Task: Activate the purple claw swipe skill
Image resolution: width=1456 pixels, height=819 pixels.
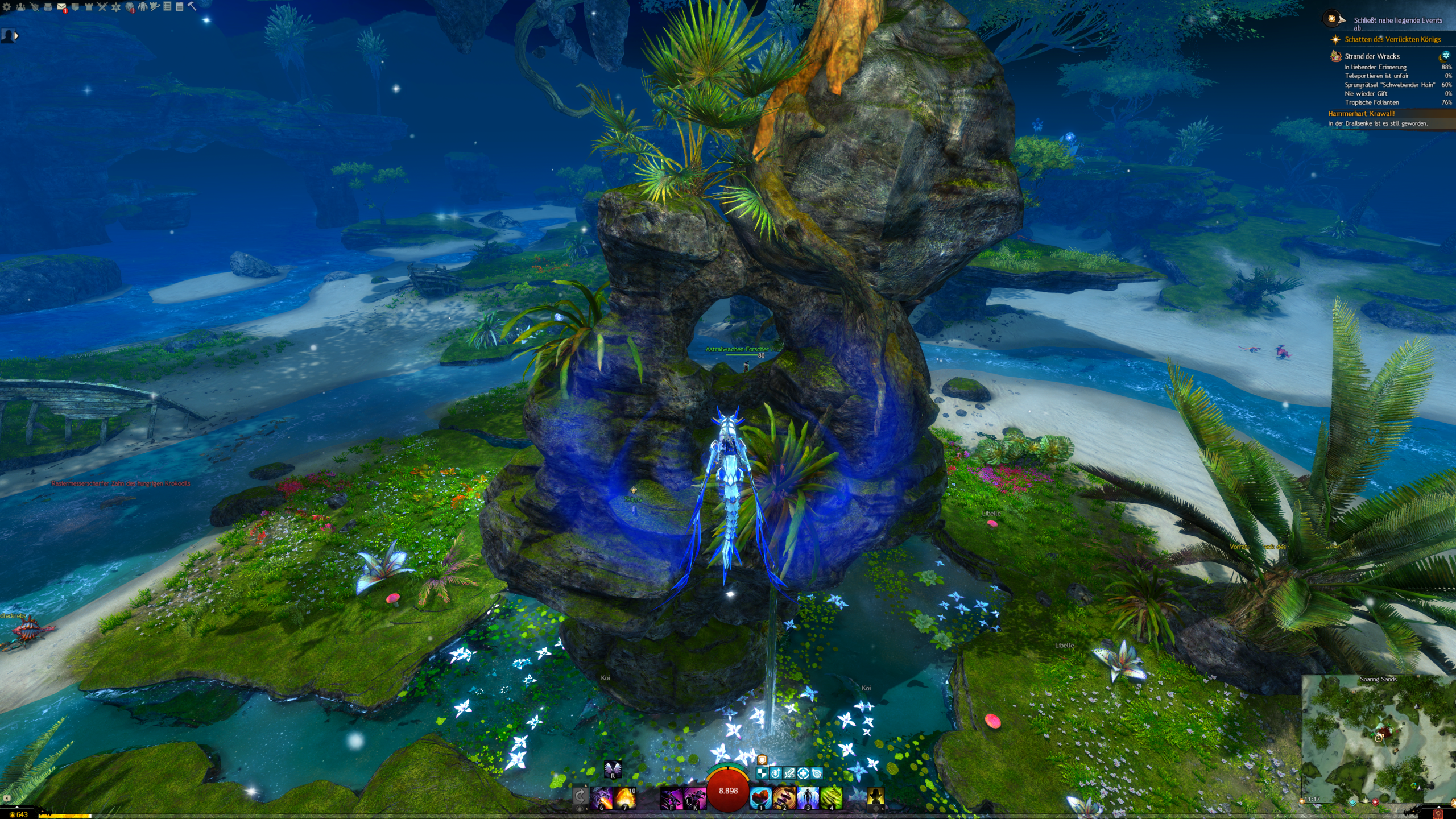Action: (x=671, y=797)
